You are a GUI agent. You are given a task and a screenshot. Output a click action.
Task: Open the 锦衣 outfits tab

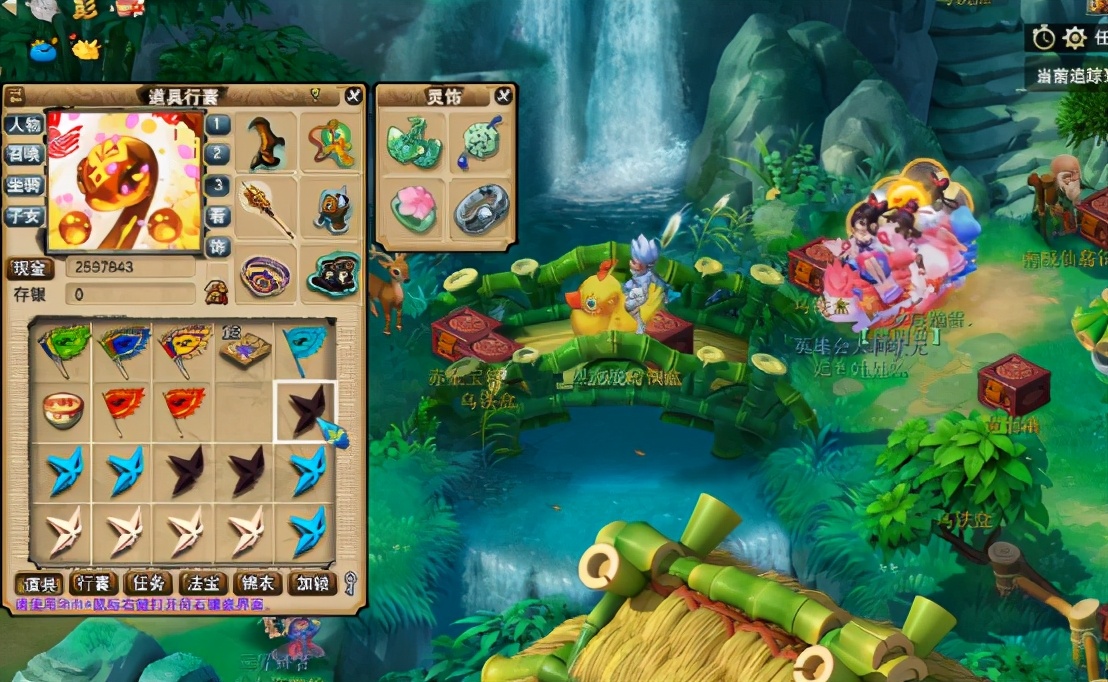(257, 584)
